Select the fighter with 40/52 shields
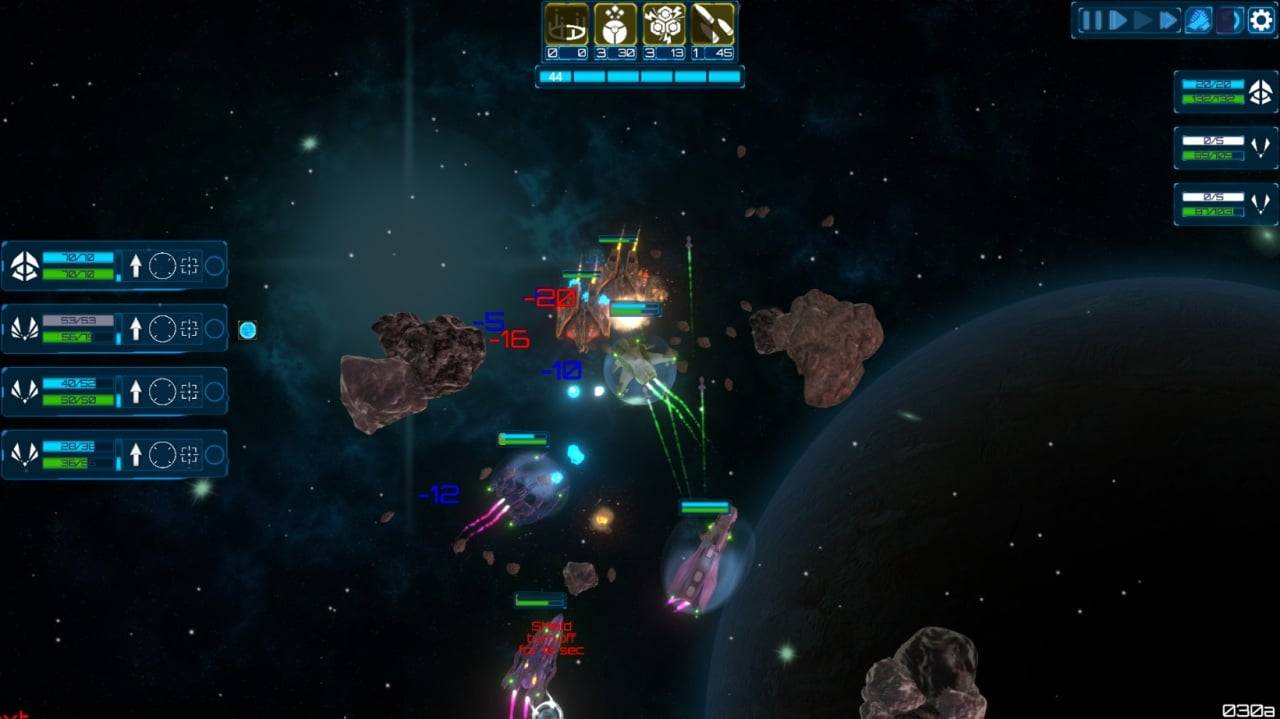The height and width of the screenshot is (719, 1280). [25, 391]
